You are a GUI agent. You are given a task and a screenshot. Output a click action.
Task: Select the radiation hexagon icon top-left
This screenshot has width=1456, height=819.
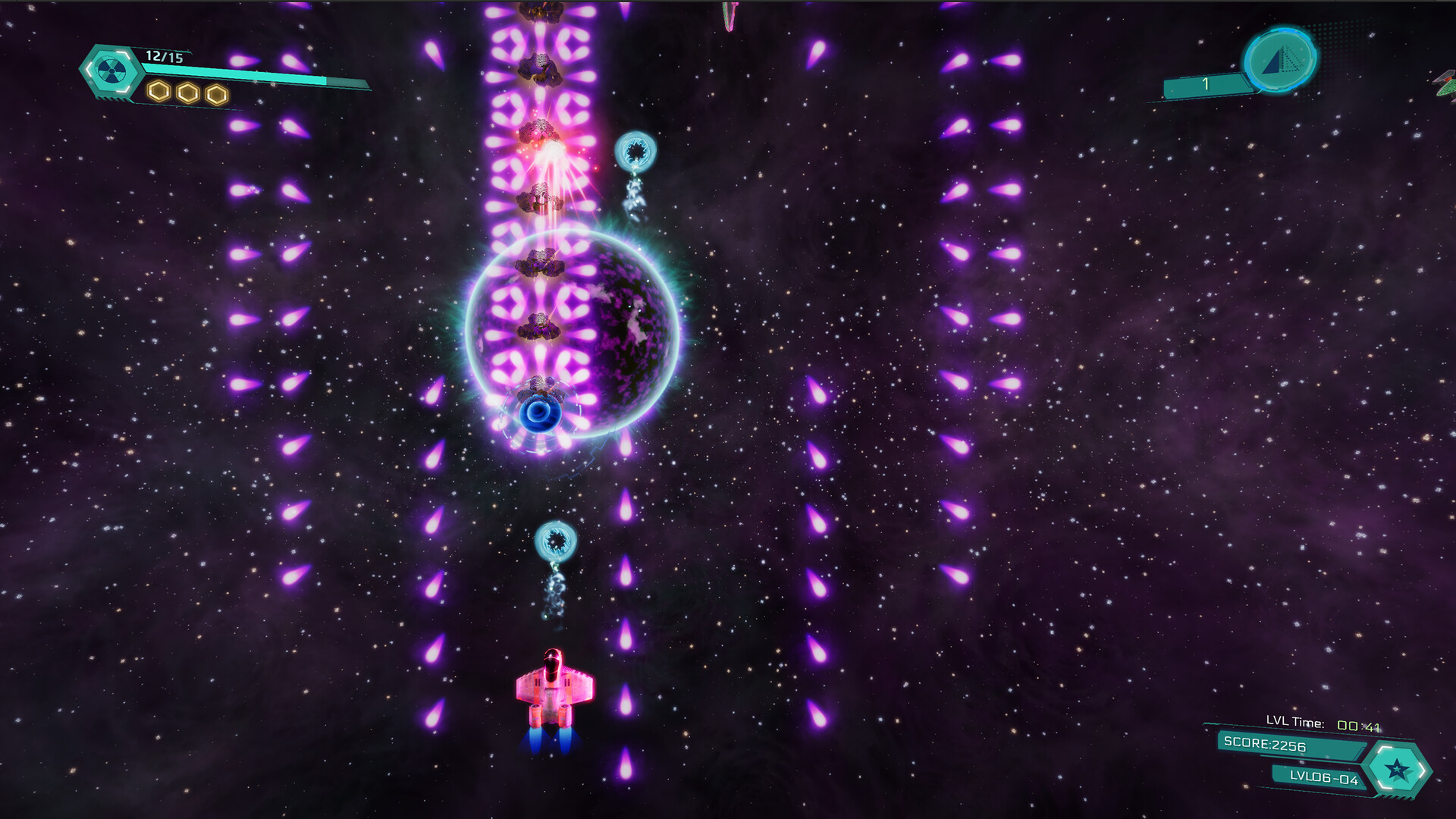112,71
